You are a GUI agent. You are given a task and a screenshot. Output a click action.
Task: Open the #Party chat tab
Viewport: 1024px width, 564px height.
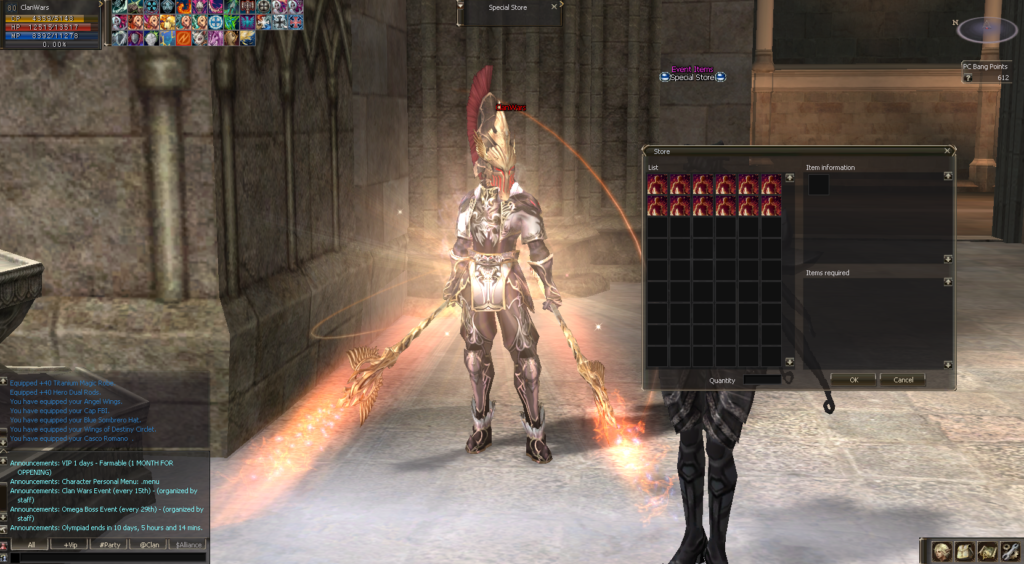click(x=109, y=545)
